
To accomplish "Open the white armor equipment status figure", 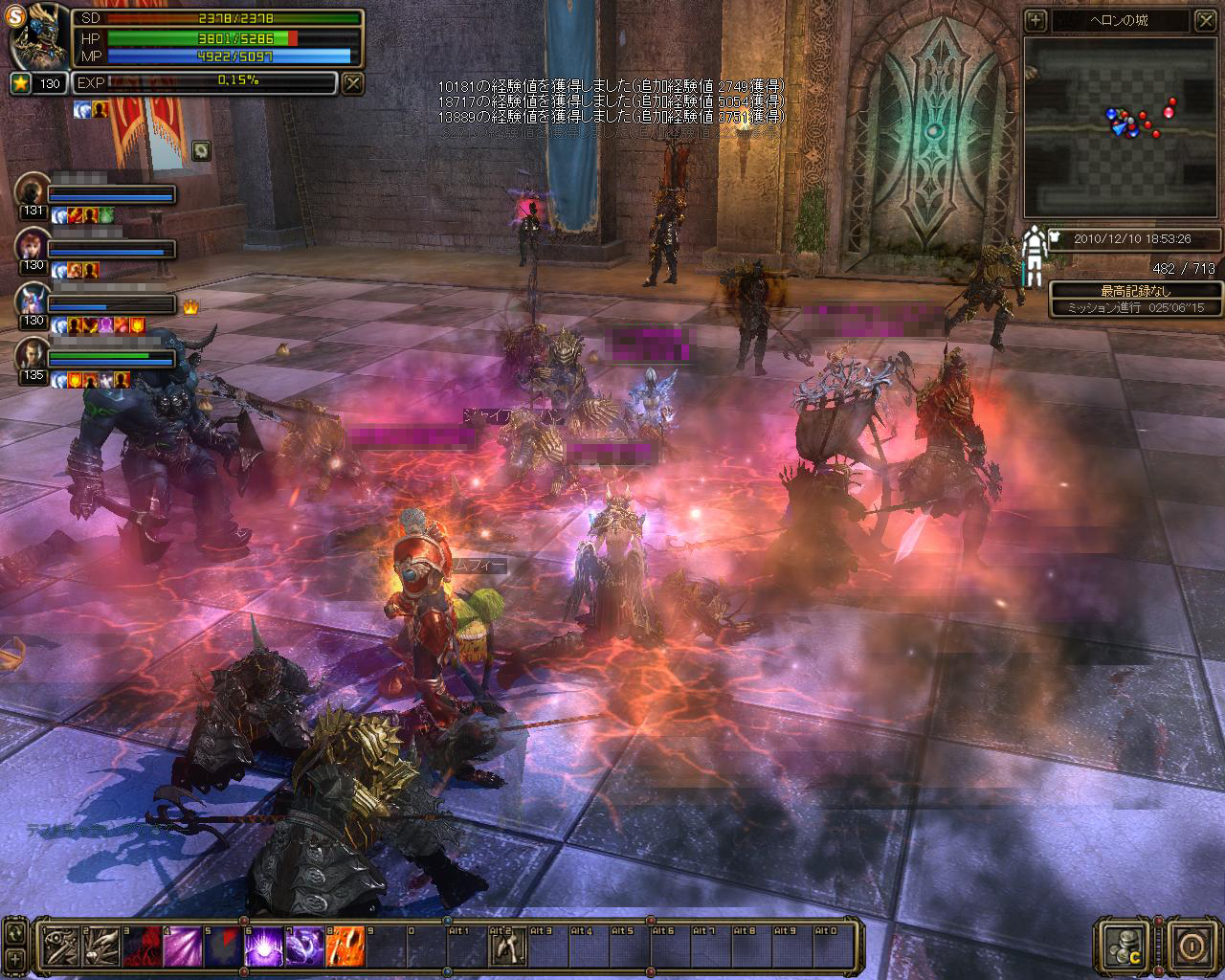I will 1034,256.
